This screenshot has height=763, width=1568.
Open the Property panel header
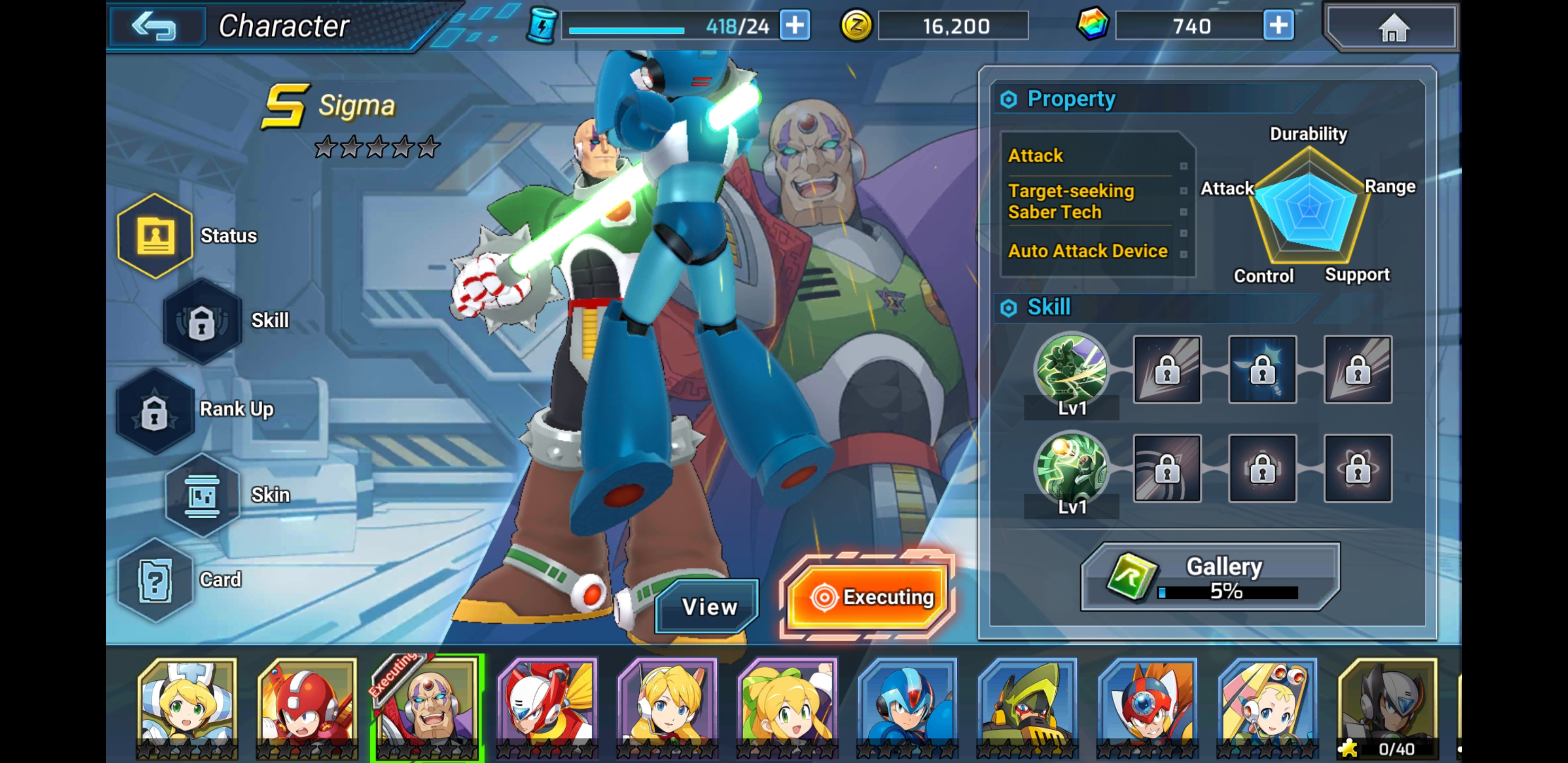[1071, 98]
